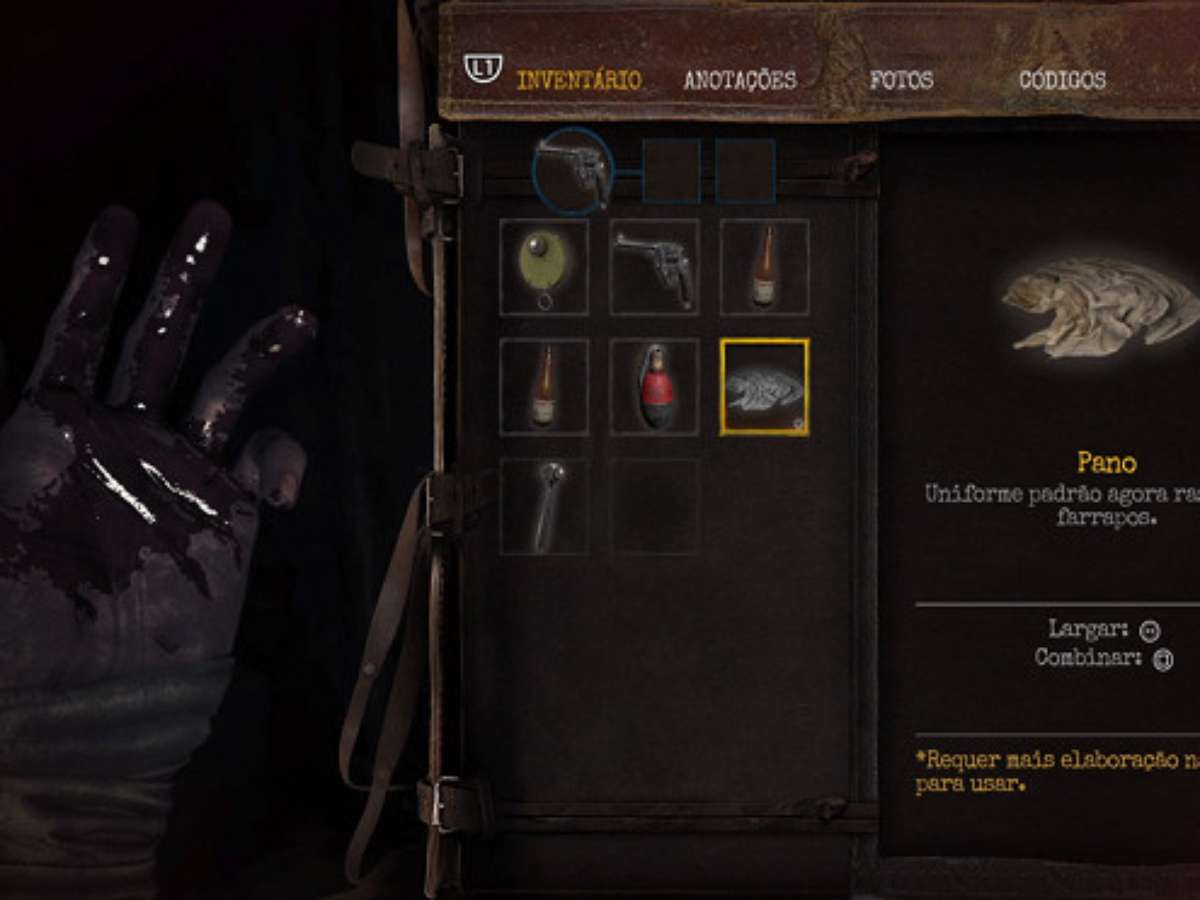1200x900 pixels.
Task: Select the red grenade slot
Action: click(654, 387)
